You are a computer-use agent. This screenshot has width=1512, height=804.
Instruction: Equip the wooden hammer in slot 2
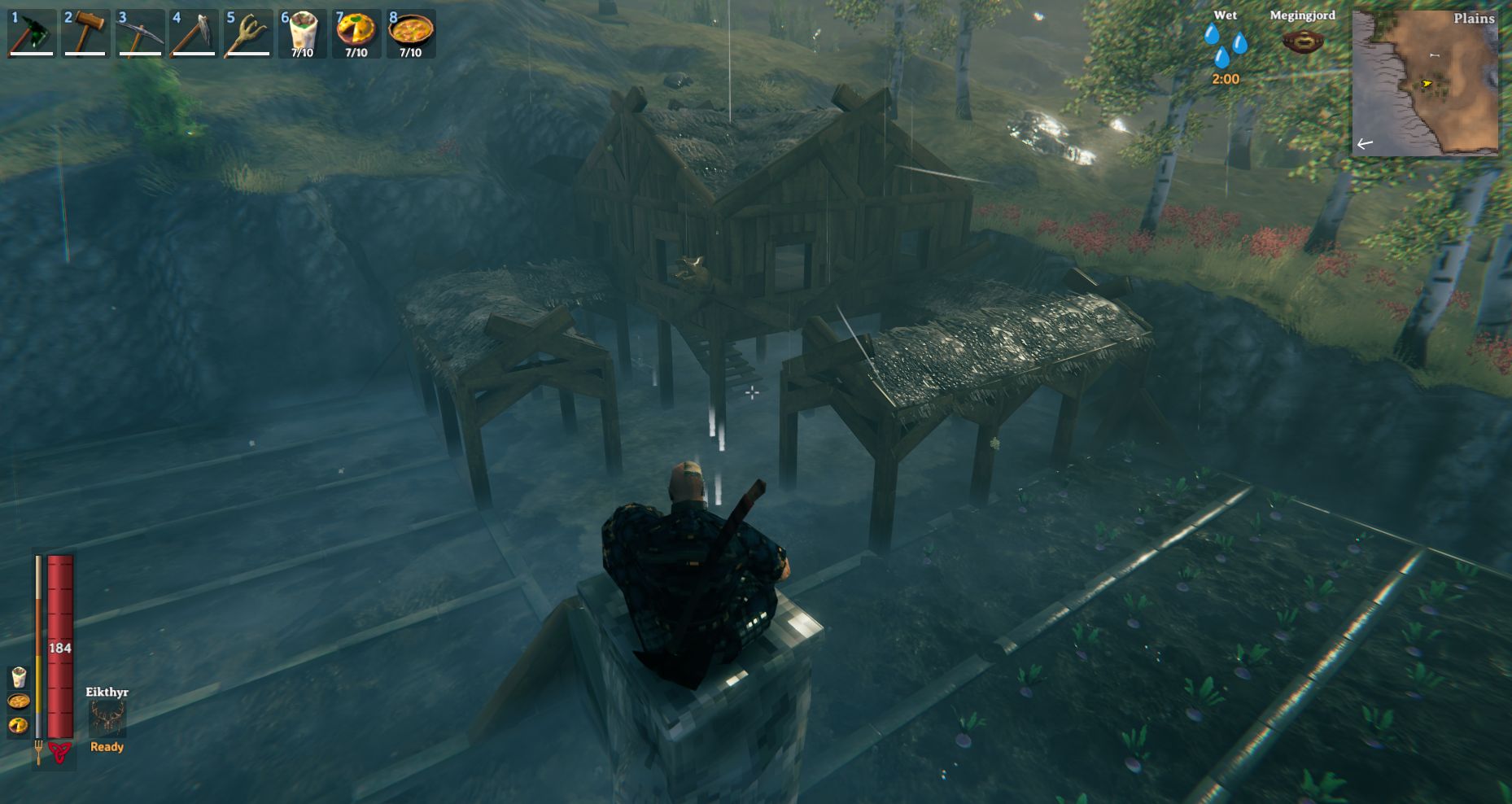[85, 33]
